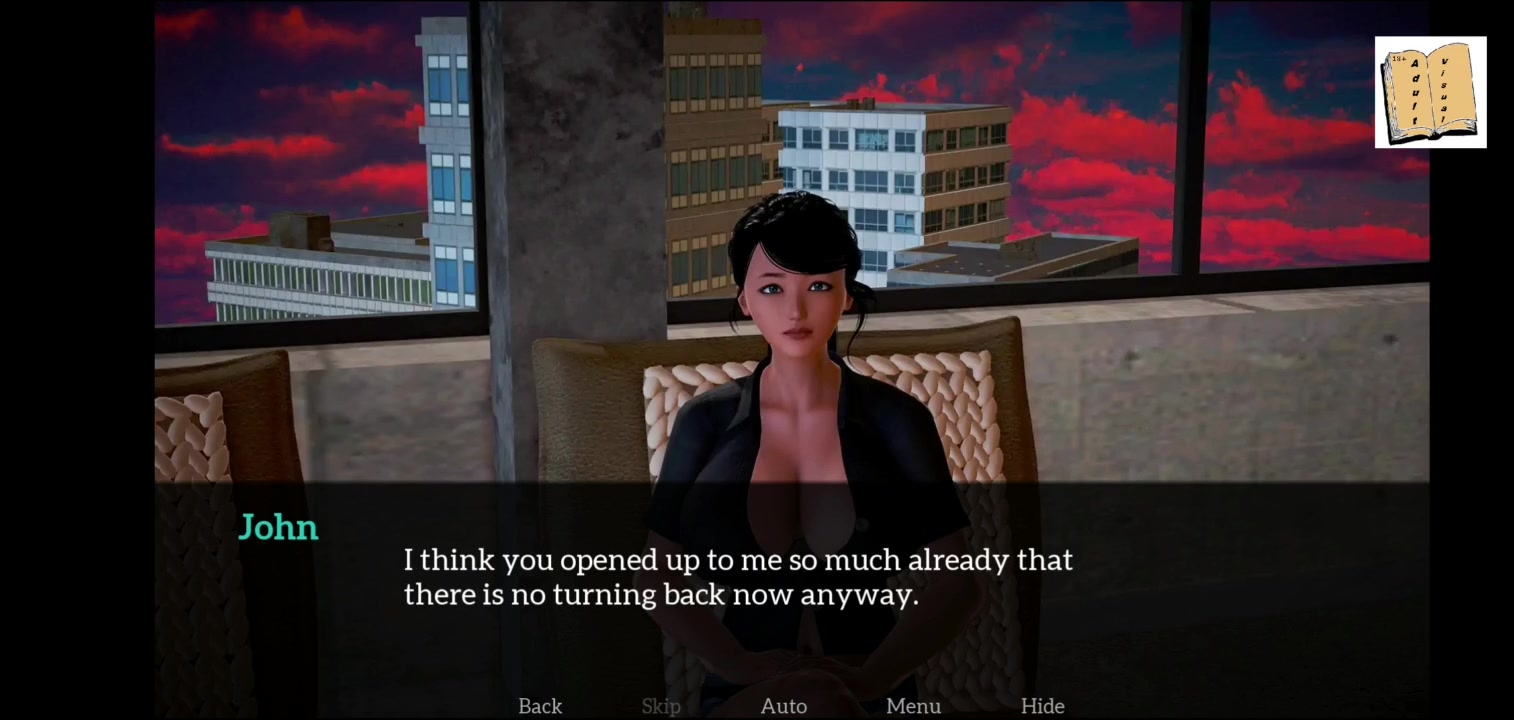Turn on Auto dialogue advance
The width and height of the screenshot is (1514, 720).
click(784, 706)
